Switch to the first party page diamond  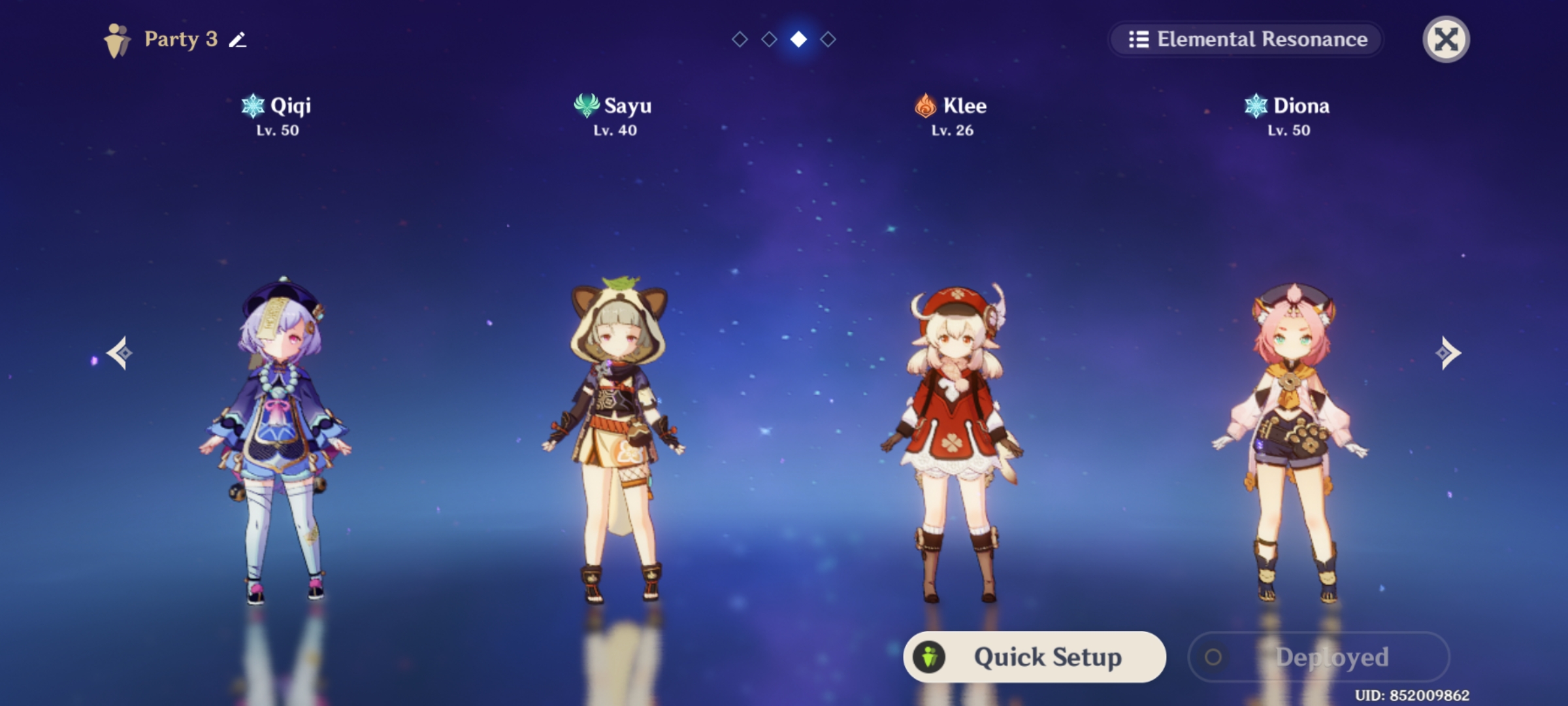[x=741, y=39]
